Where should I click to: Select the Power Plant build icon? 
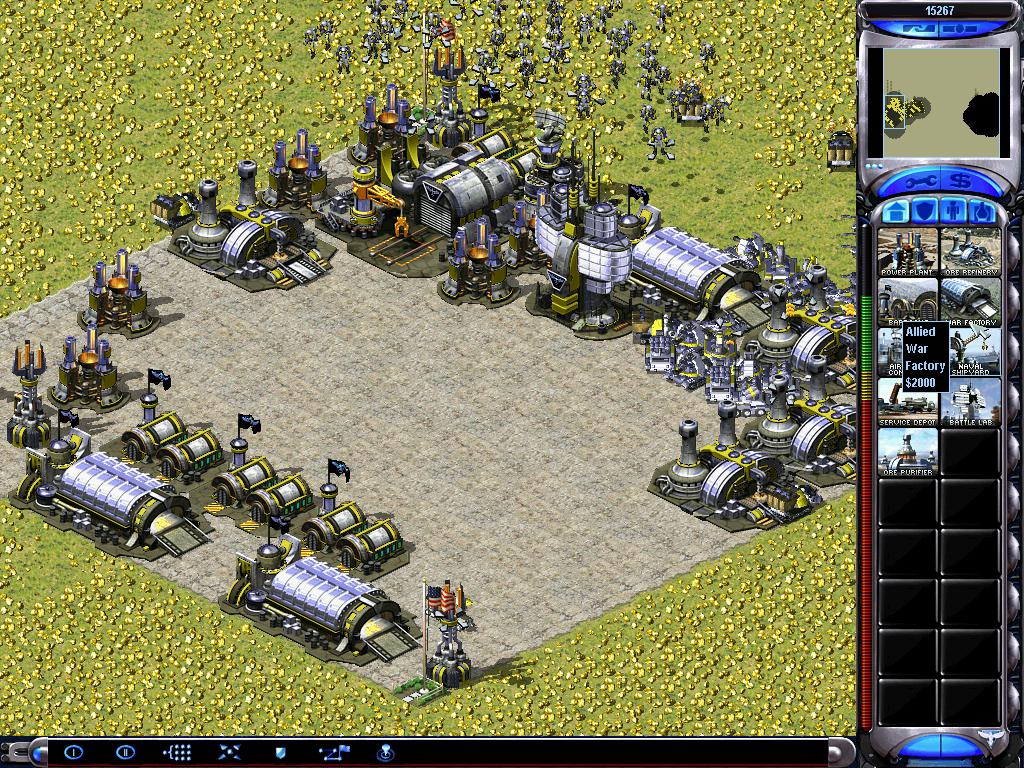tap(908, 251)
